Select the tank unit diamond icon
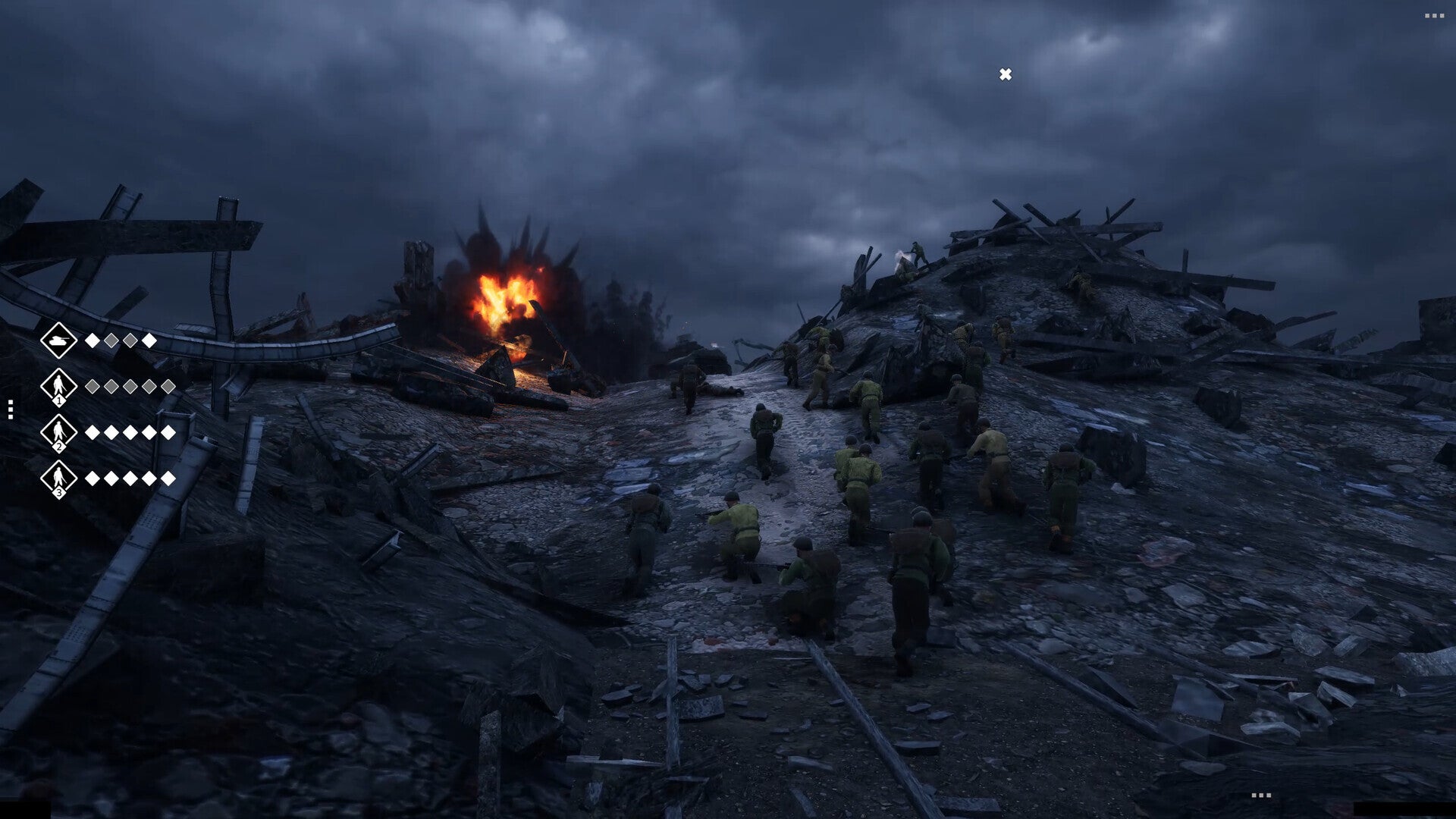Image resolution: width=1456 pixels, height=819 pixels. [x=58, y=340]
